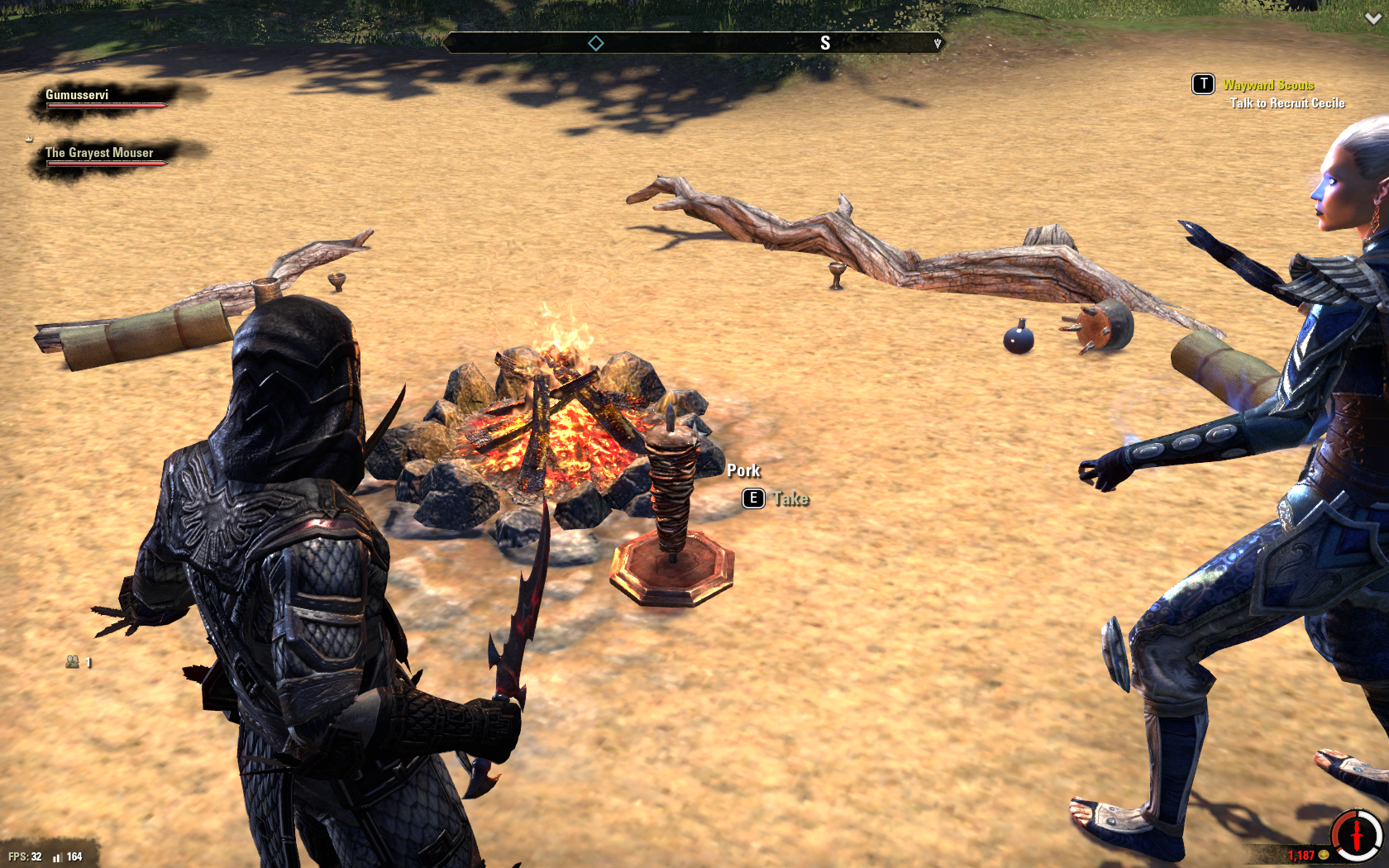Click the chevron arrow in the top corner

pos(1372,18)
